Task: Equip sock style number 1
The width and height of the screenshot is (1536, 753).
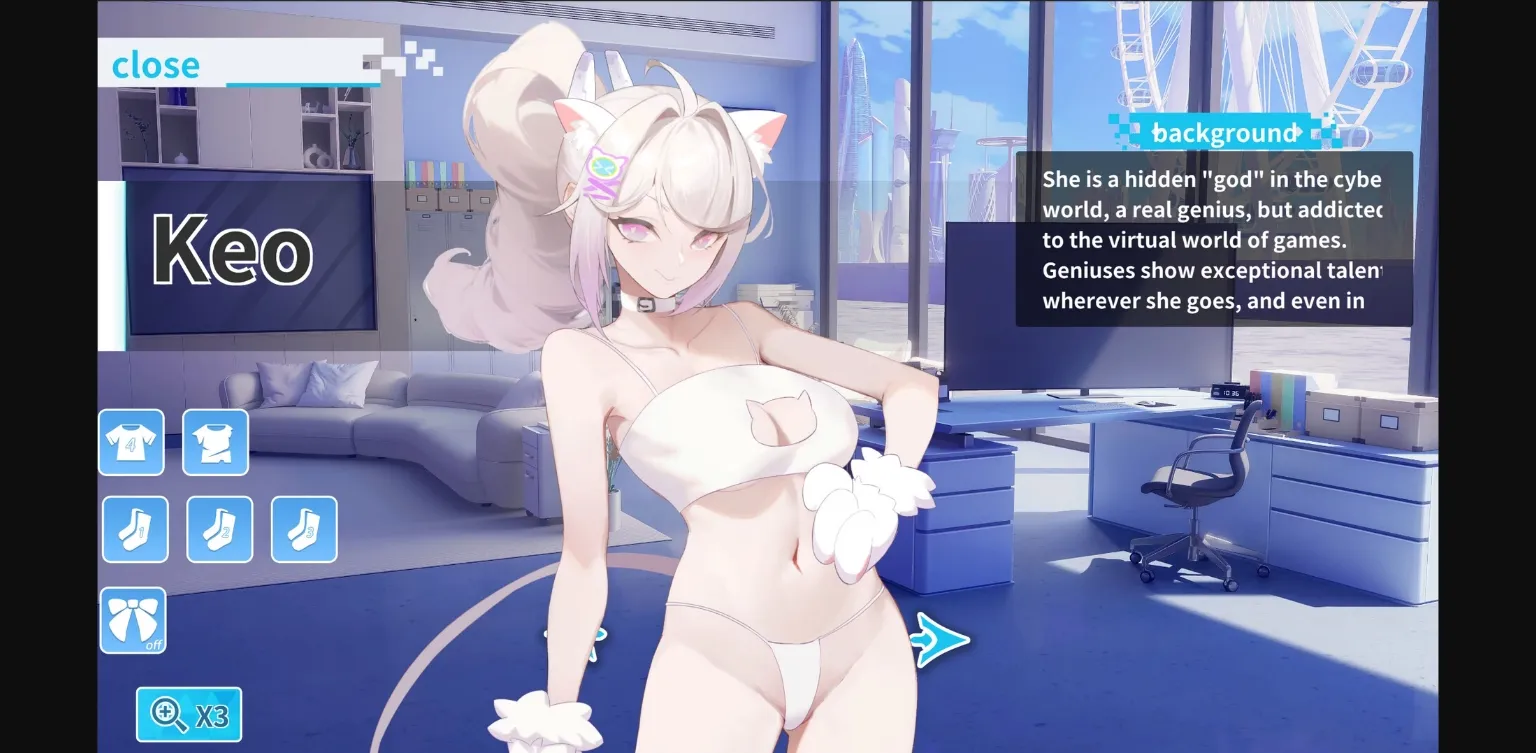Action: coord(134,529)
